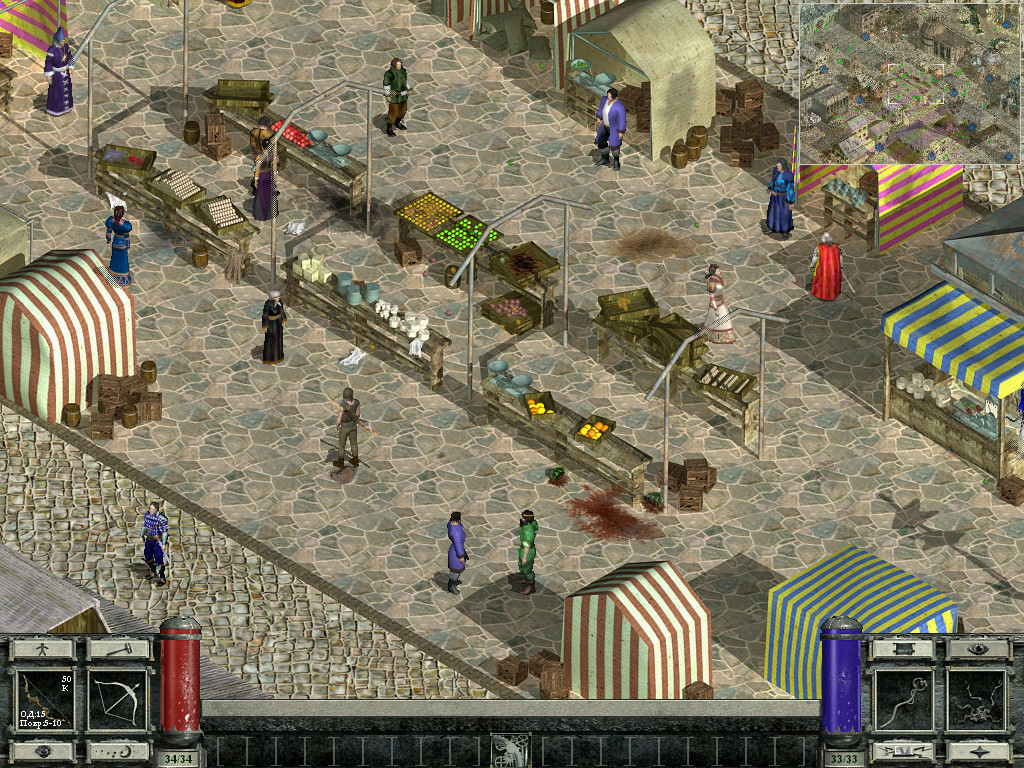Open the character figure panel button
The image size is (1024, 768).
tap(43, 649)
